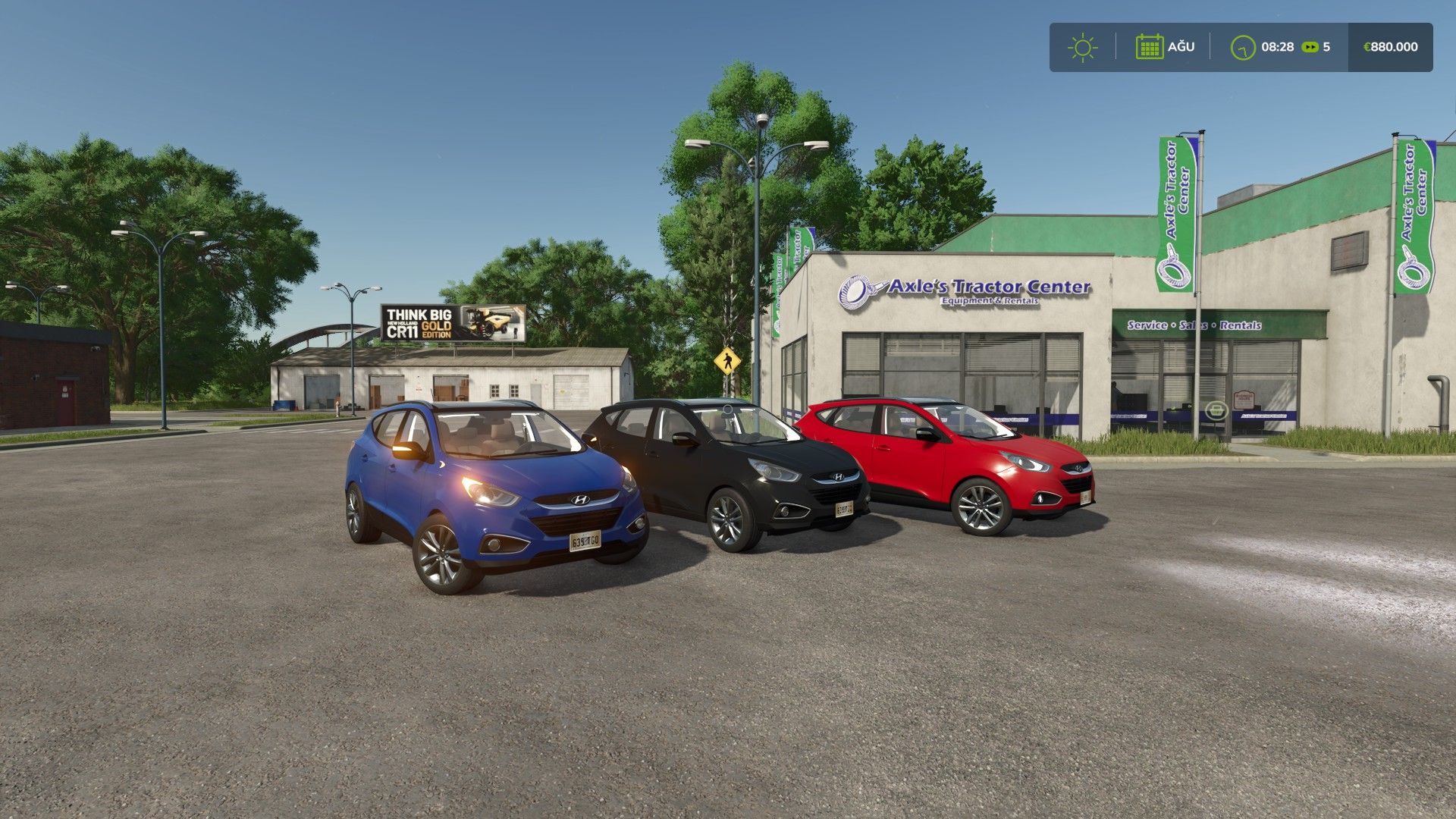Open the calendar icon showing AĞU
The width and height of the screenshot is (1456, 819).
tap(1149, 47)
